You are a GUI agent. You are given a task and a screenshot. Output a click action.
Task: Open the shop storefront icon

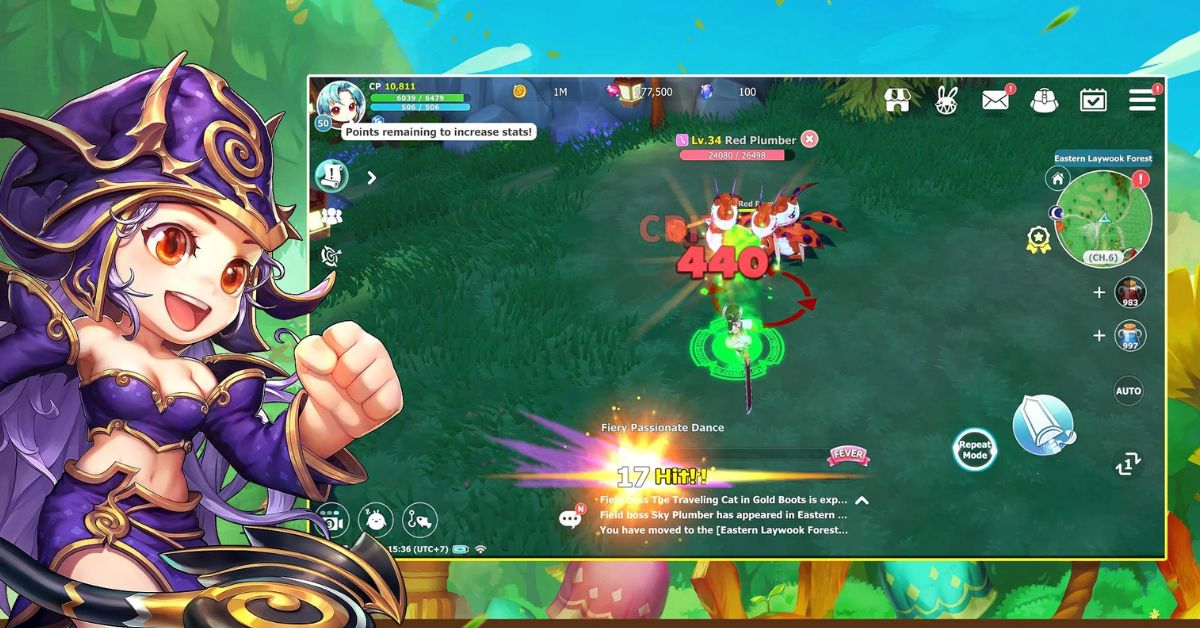[x=897, y=100]
